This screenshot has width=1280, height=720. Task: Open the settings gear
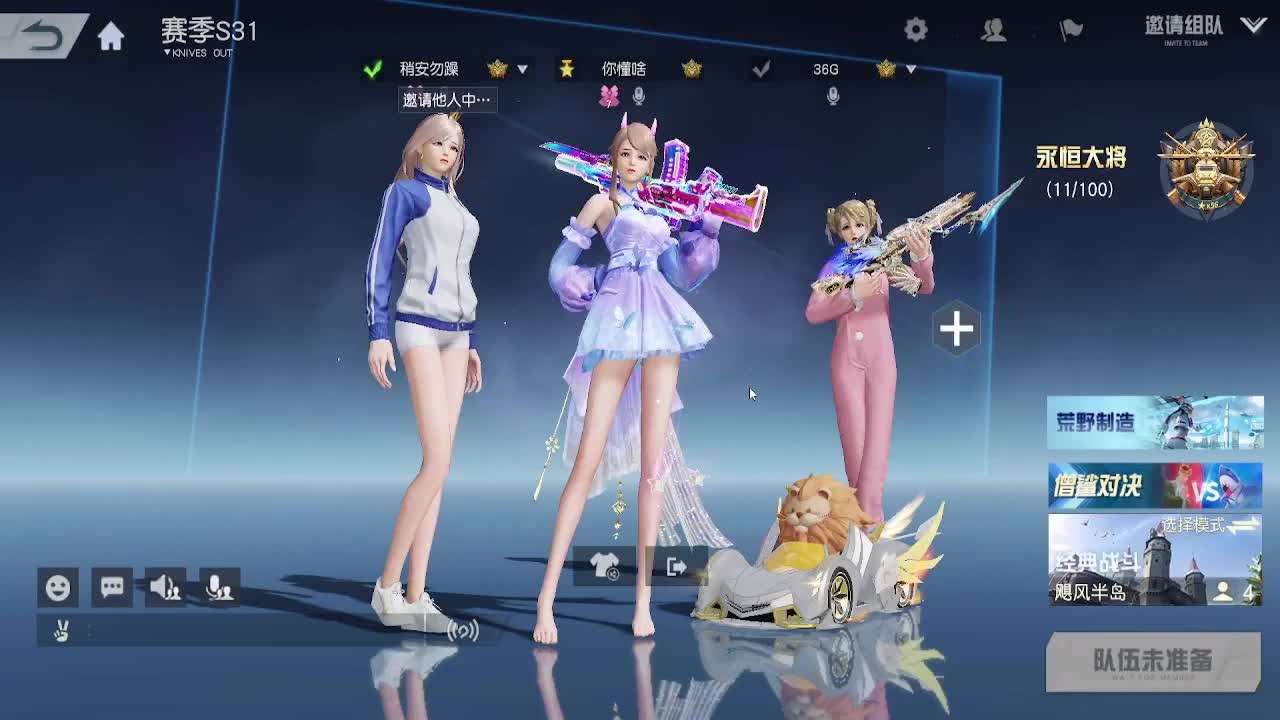pyautogui.click(x=915, y=30)
